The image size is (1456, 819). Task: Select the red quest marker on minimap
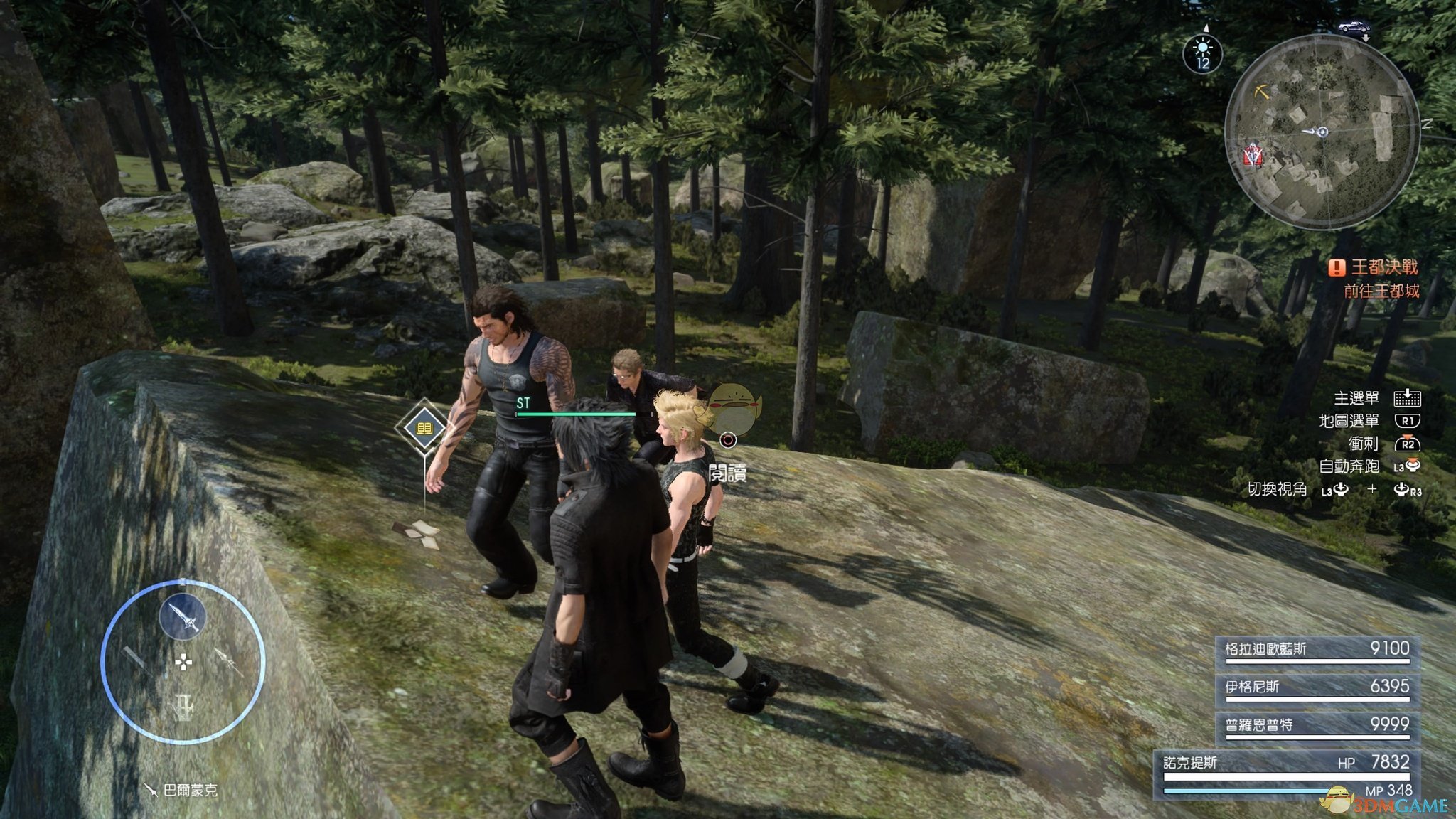coord(1253,155)
